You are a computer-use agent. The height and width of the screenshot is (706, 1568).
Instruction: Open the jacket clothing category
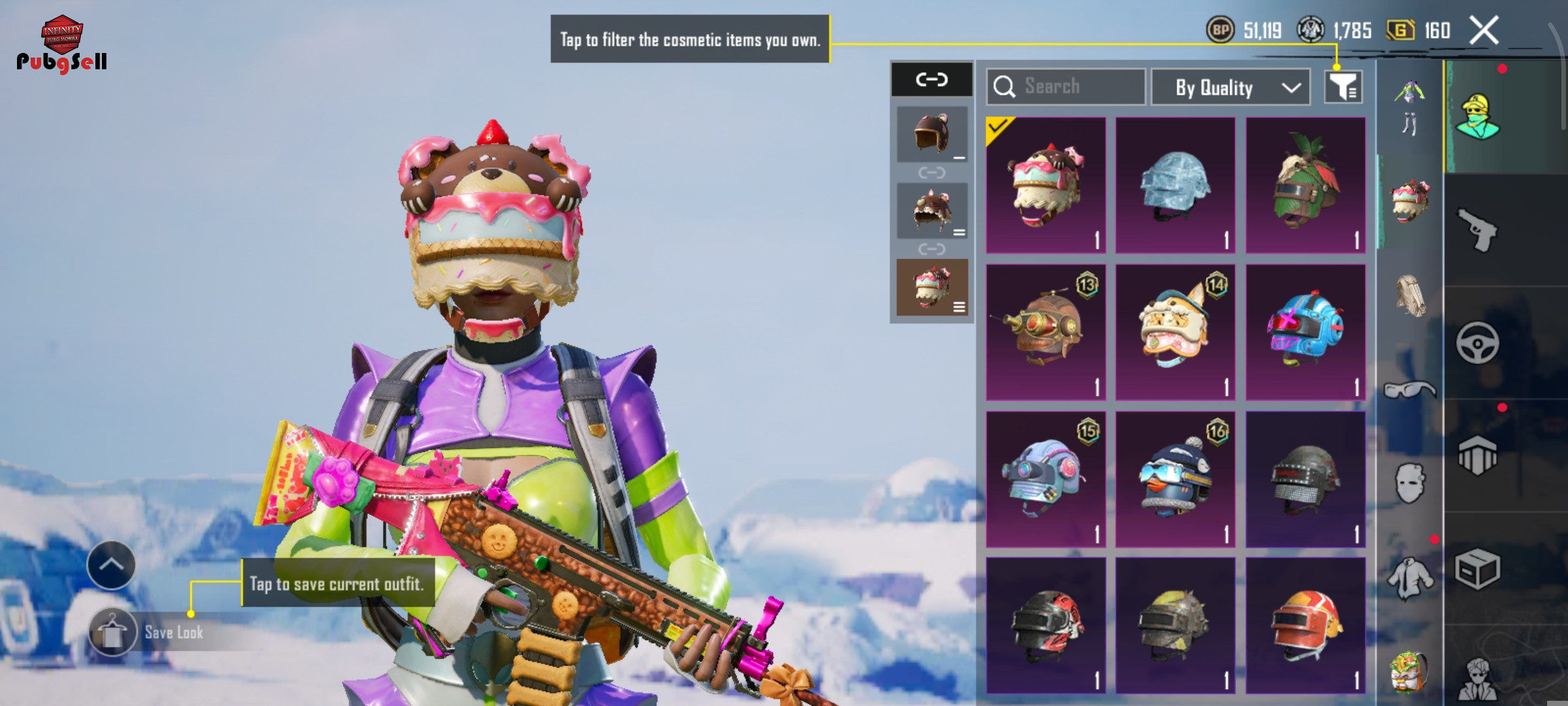tap(1410, 578)
